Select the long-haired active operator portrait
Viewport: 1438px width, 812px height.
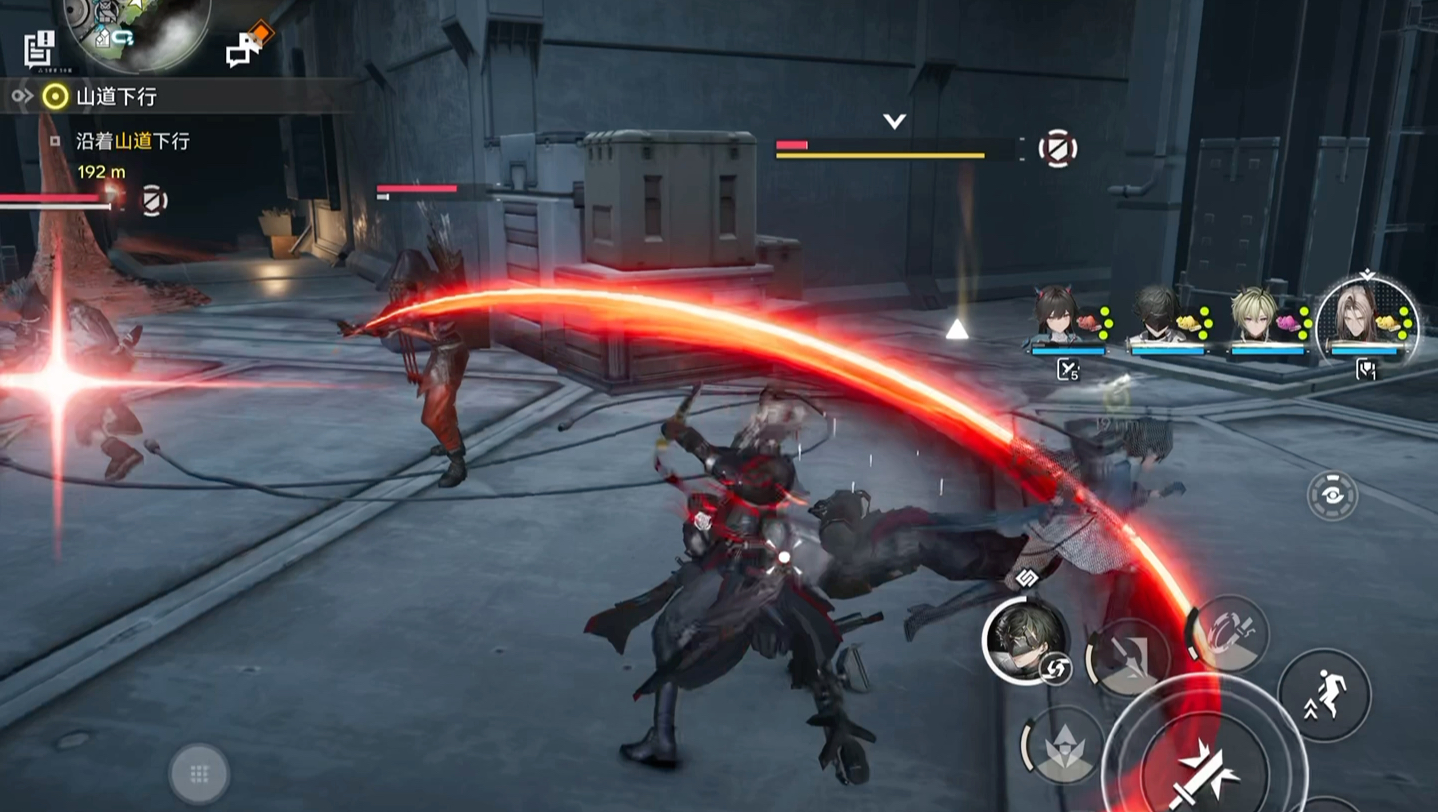pyautogui.click(x=1366, y=318)
